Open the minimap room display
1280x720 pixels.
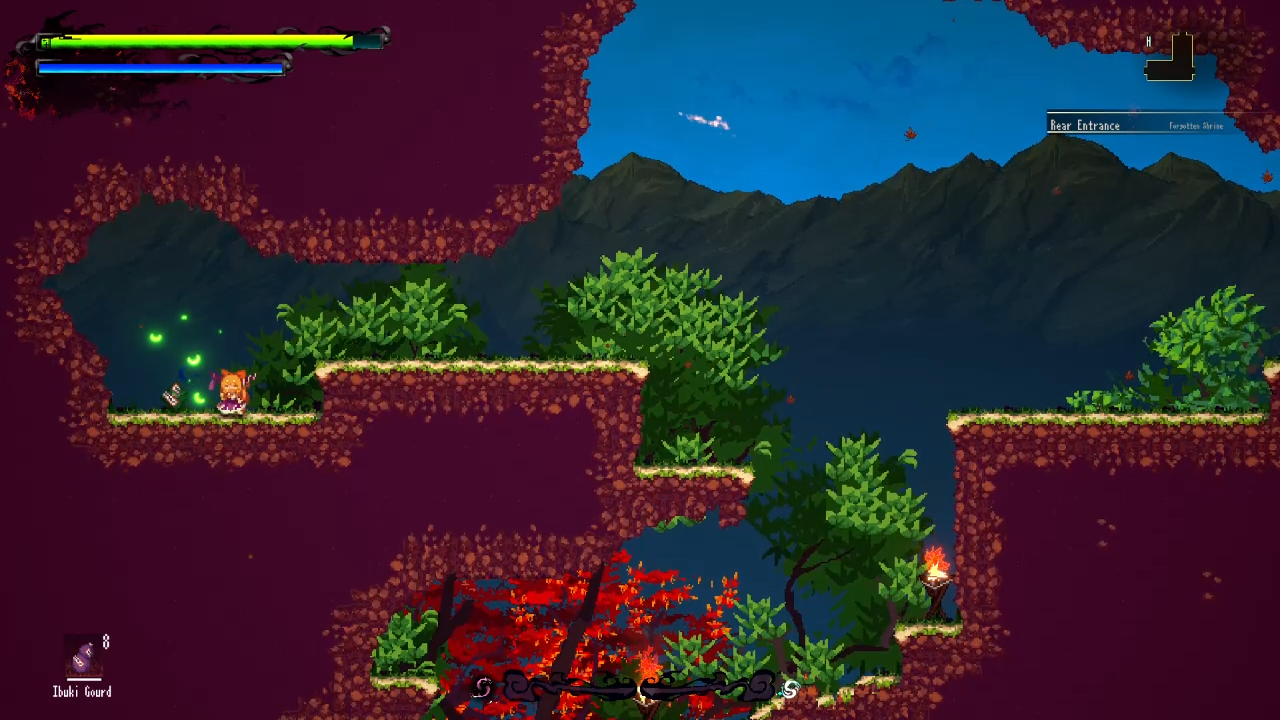(1171, 59)
